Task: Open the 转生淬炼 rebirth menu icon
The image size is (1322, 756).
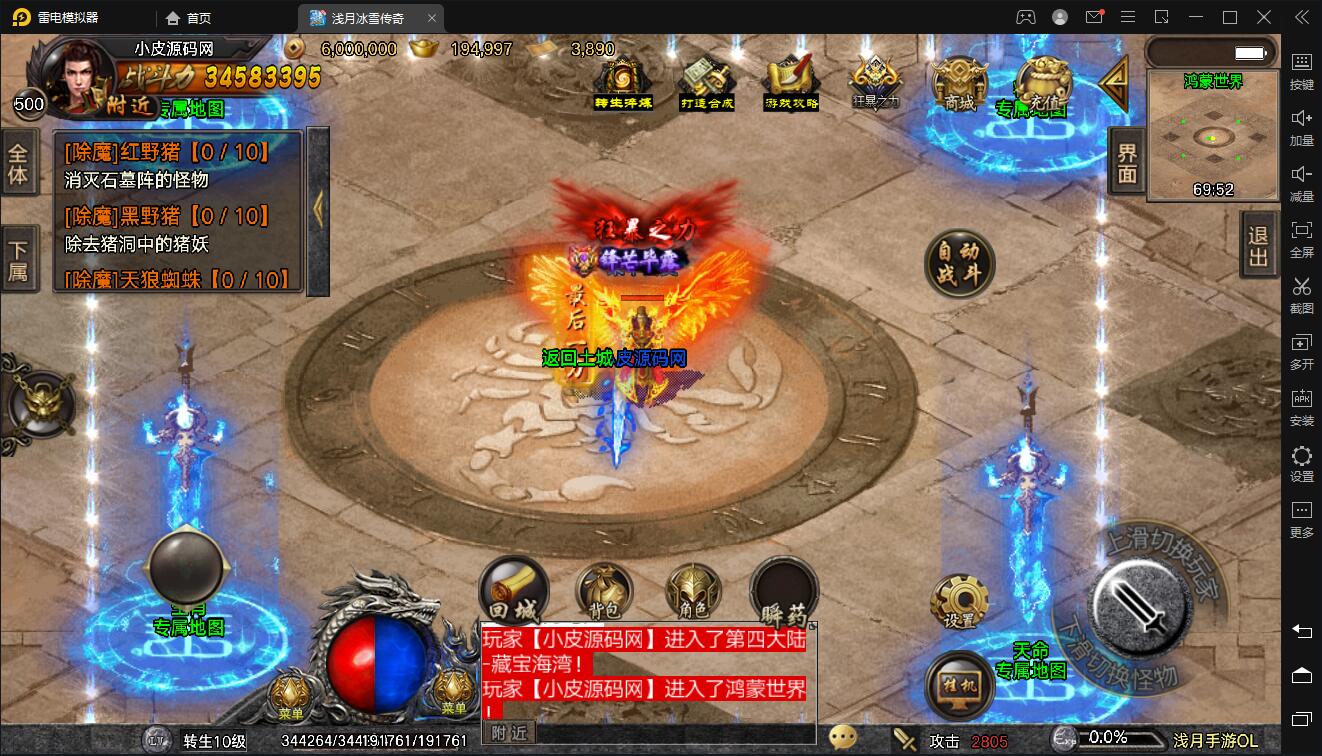Action: tap(623, 81)
